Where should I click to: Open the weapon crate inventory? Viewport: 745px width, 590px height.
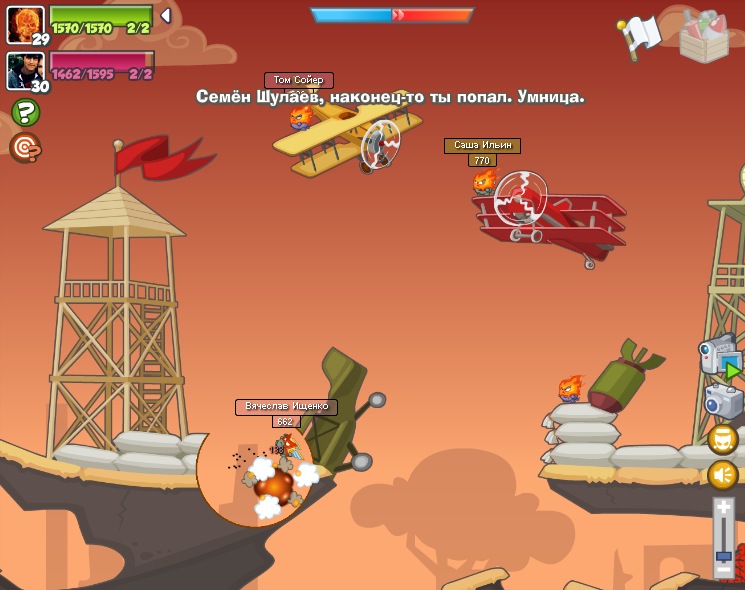(704, 36)
